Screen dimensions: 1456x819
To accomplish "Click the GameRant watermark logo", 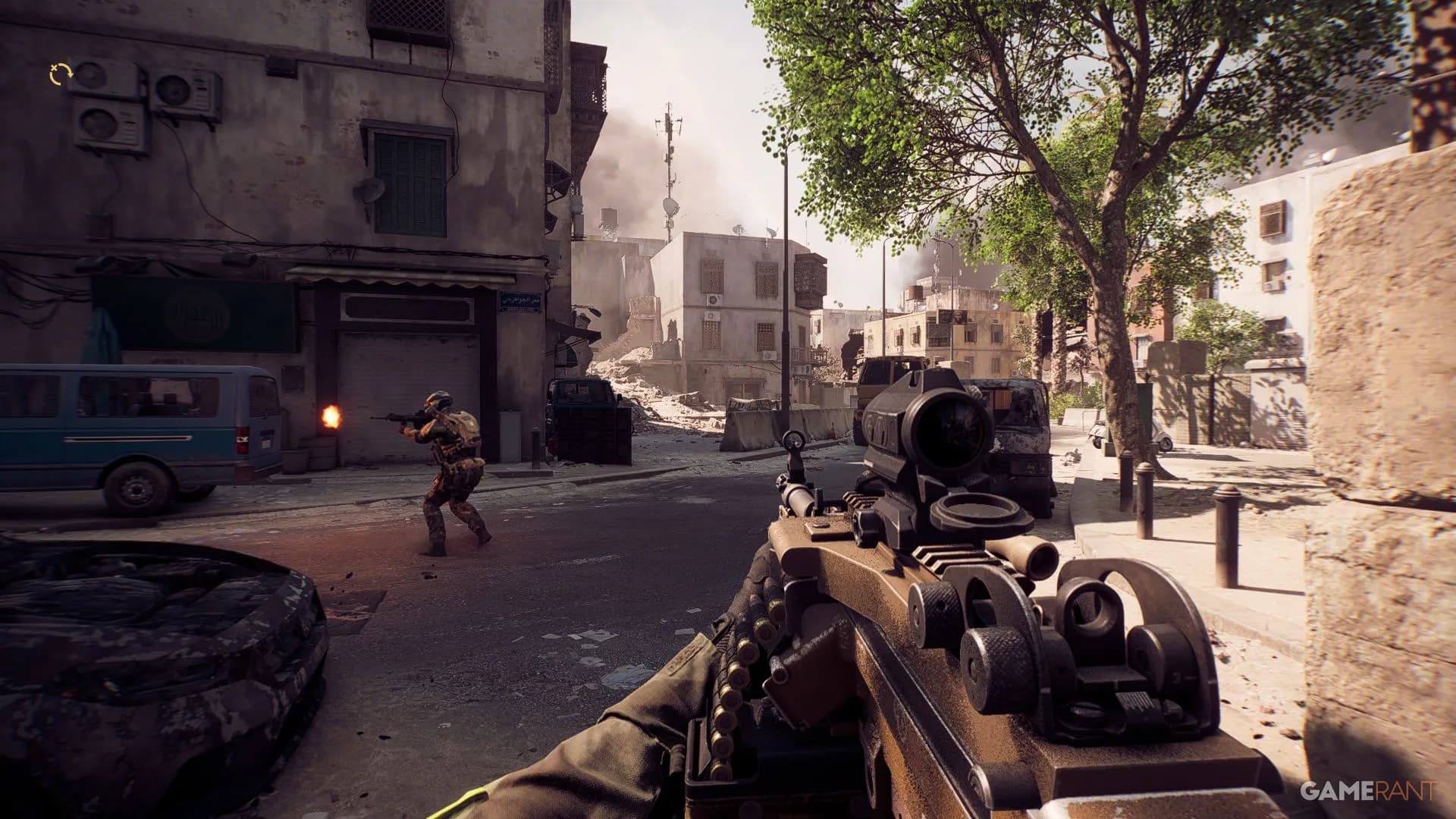I will (1367, 791).
